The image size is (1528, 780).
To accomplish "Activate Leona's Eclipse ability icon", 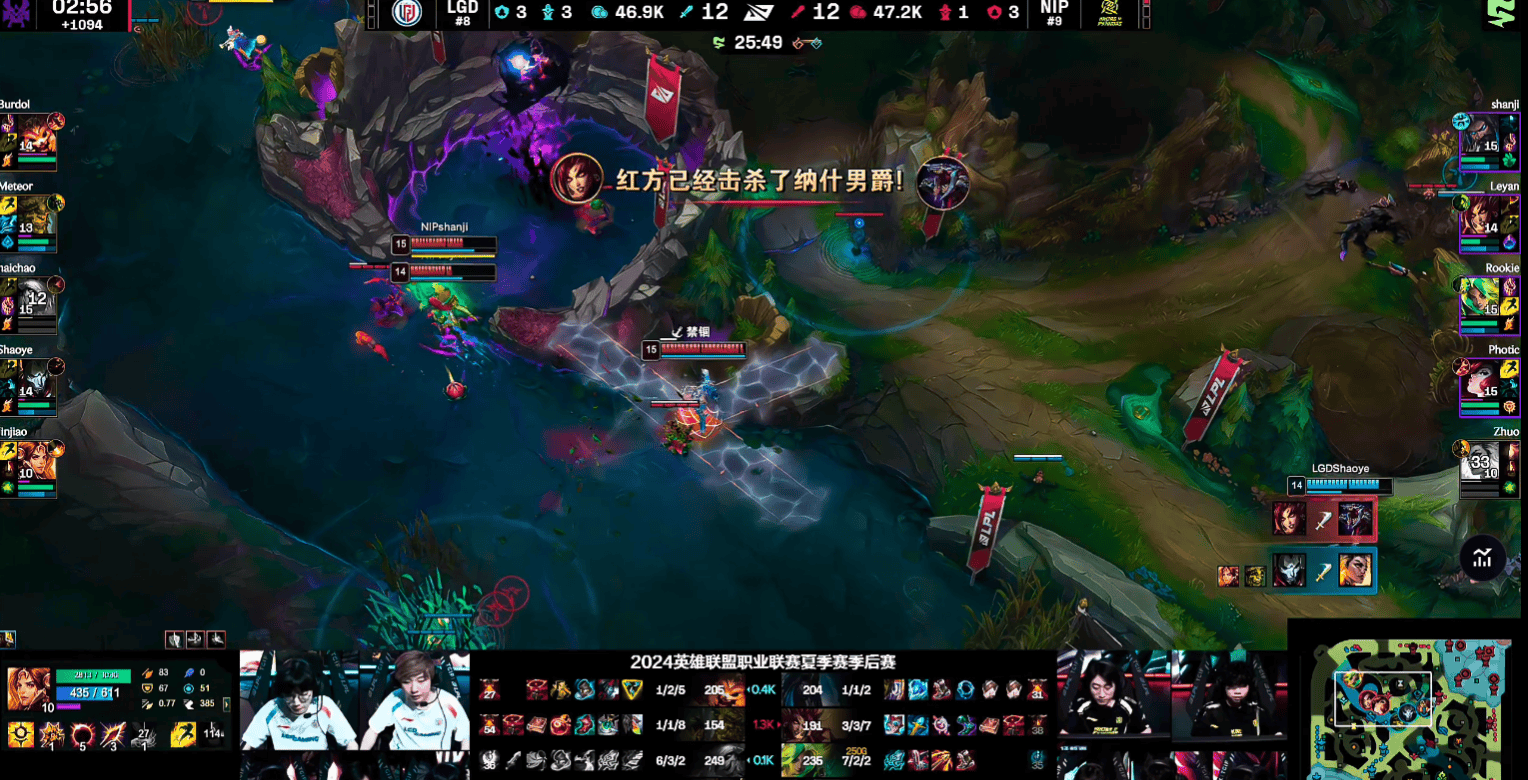I will point(82,736).
